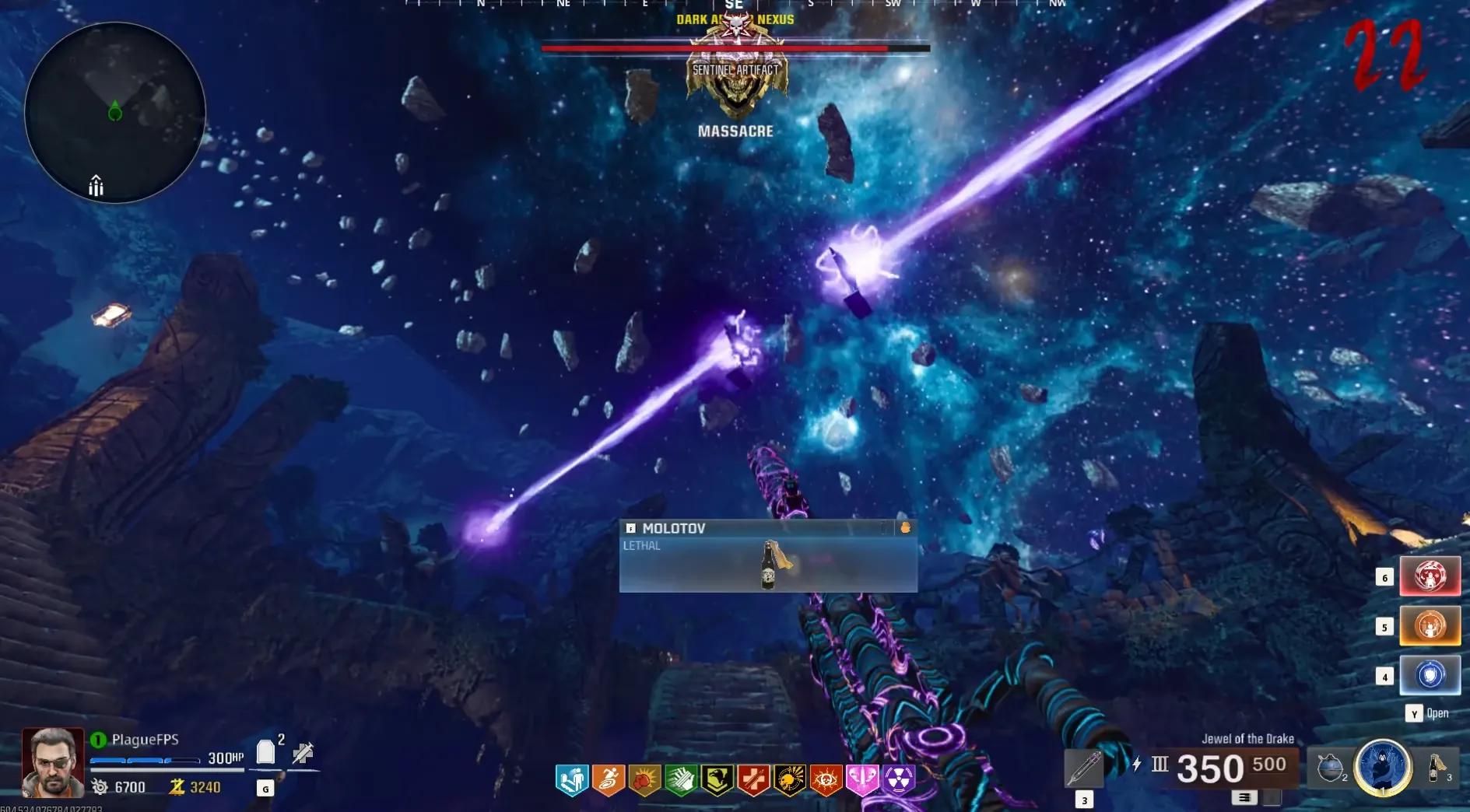
Task: Select the self-revive syringe icon
Action: tap(303, 752)
